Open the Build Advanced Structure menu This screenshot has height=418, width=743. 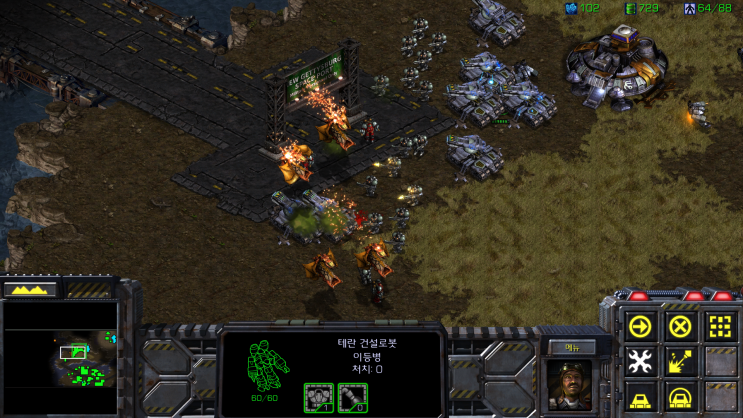(x=680, y=397)
